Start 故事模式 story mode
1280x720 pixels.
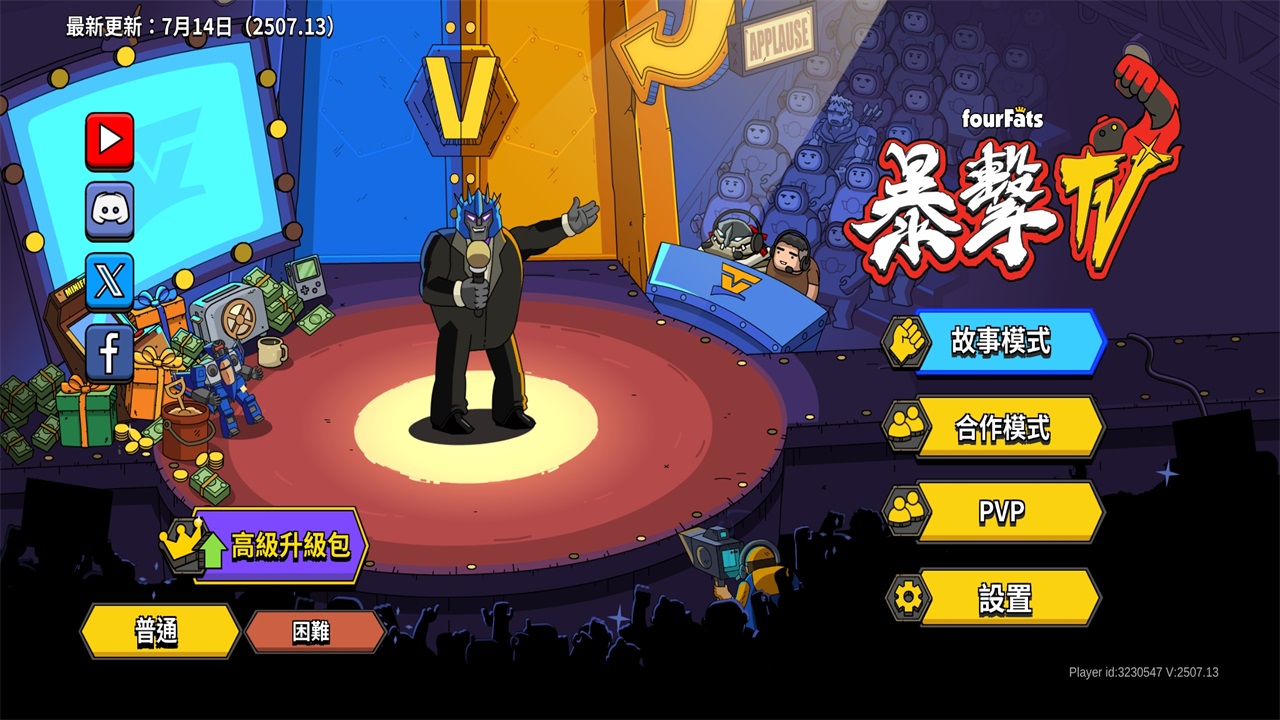pyautogui.click(x=1000, y=342)
